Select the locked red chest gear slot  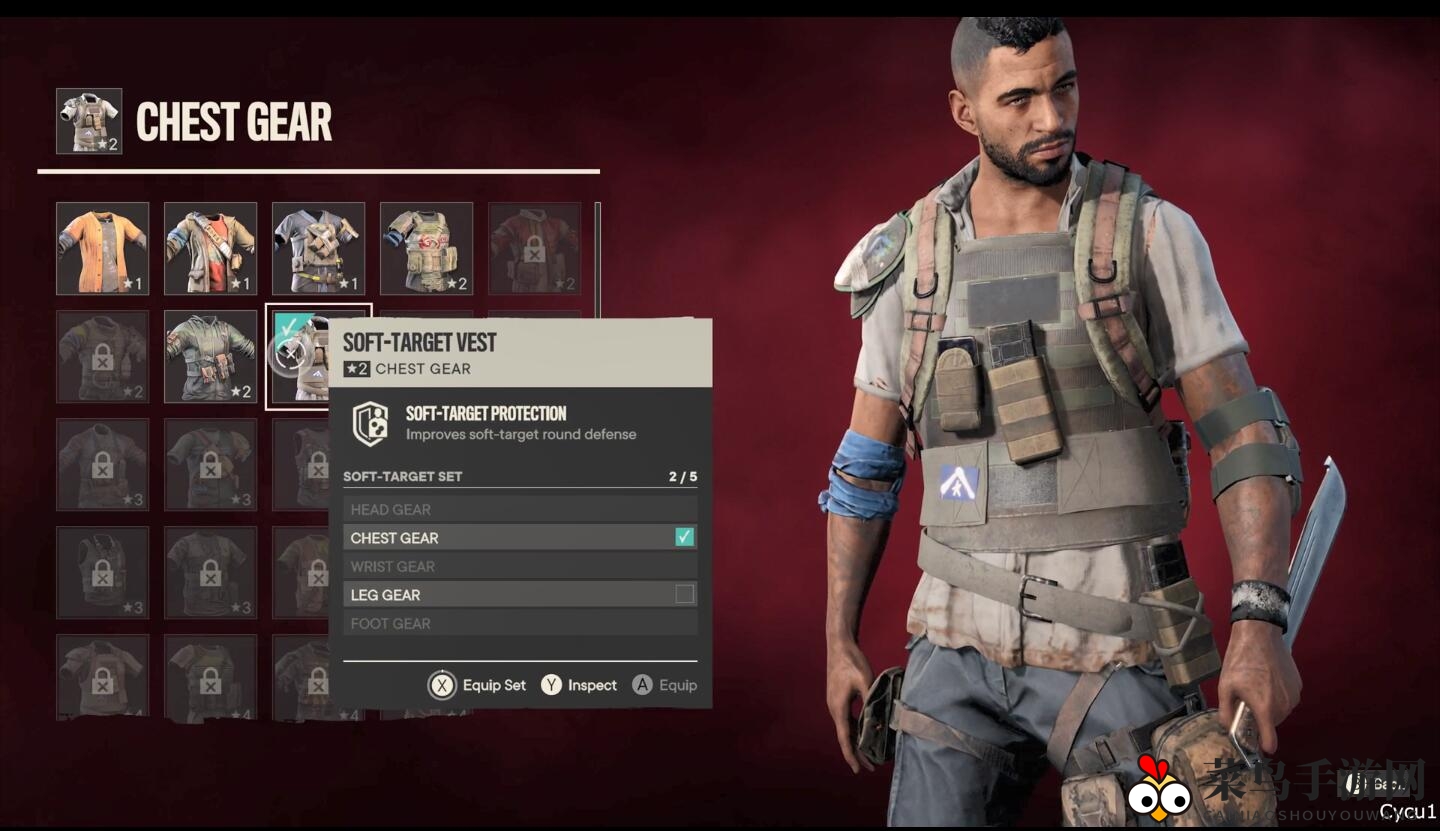point(534,248)
